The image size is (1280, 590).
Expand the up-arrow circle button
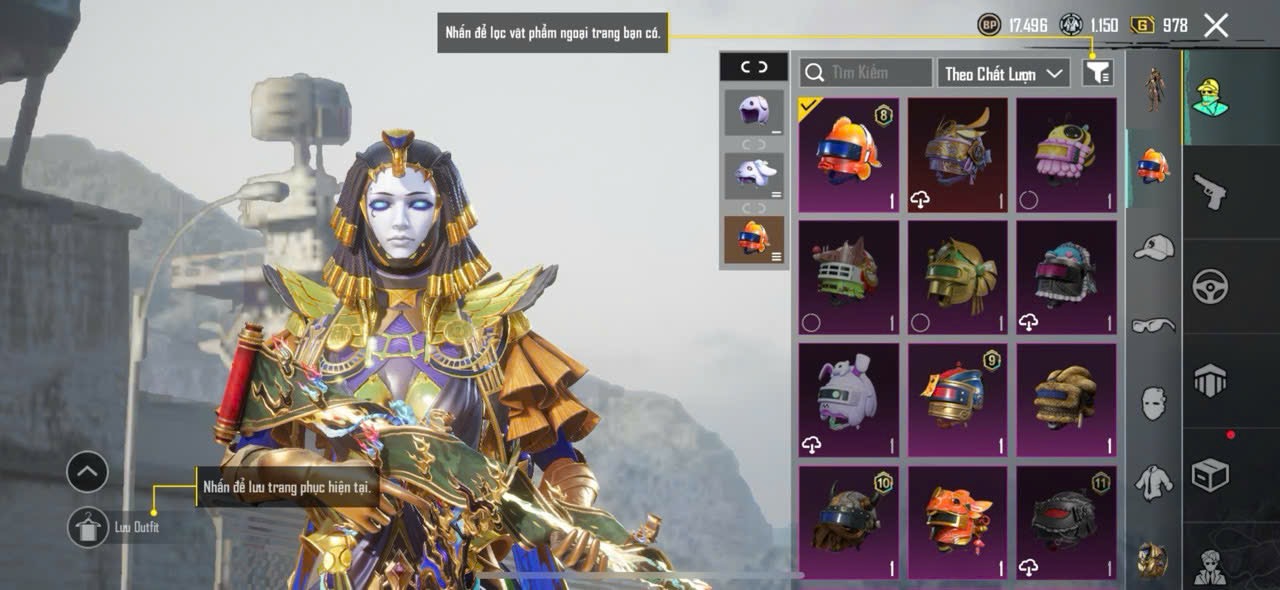tap(87, 471)
